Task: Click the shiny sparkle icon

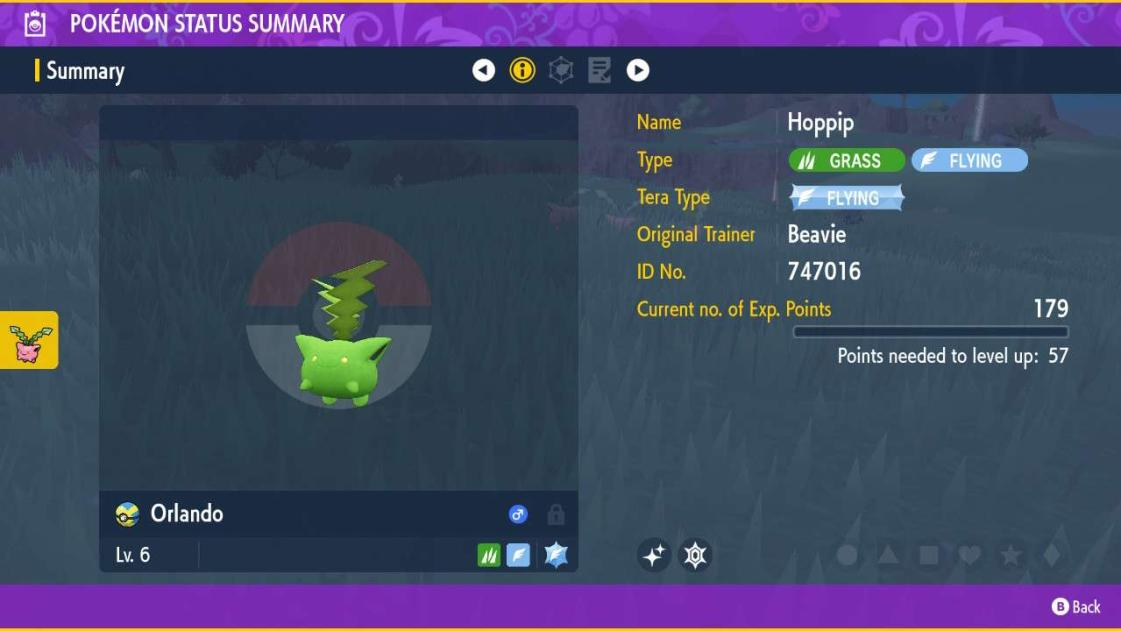Action: tap(654, 555)
